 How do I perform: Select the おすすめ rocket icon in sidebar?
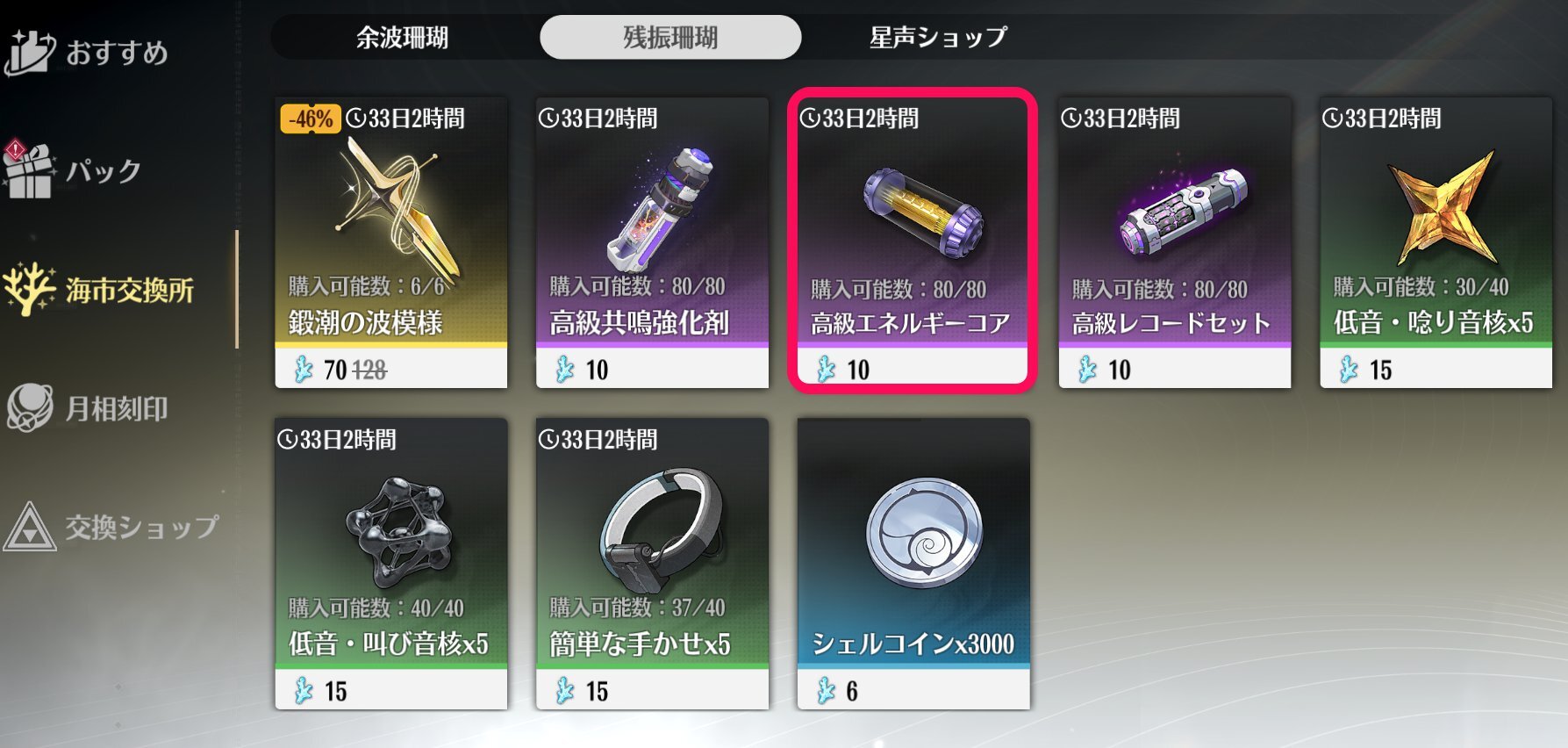pyautogui.click(x=29, y=51)
